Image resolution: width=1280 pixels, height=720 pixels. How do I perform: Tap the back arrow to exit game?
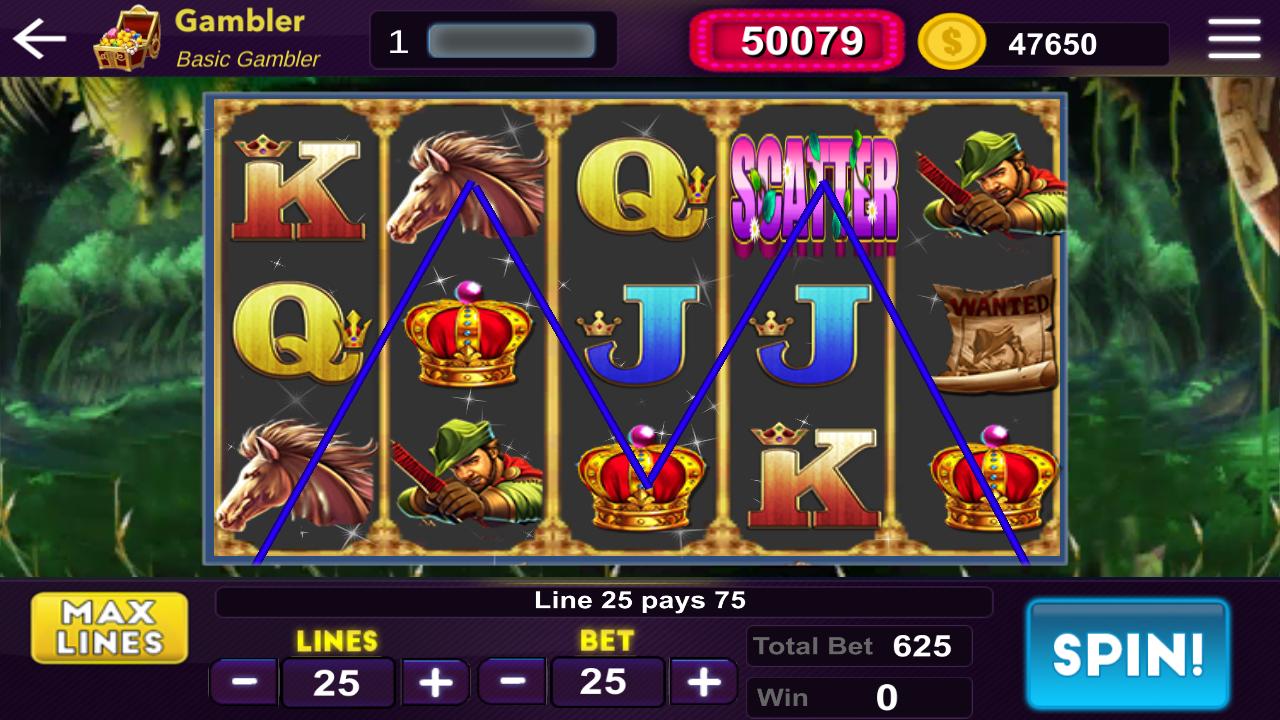[37, 38]
